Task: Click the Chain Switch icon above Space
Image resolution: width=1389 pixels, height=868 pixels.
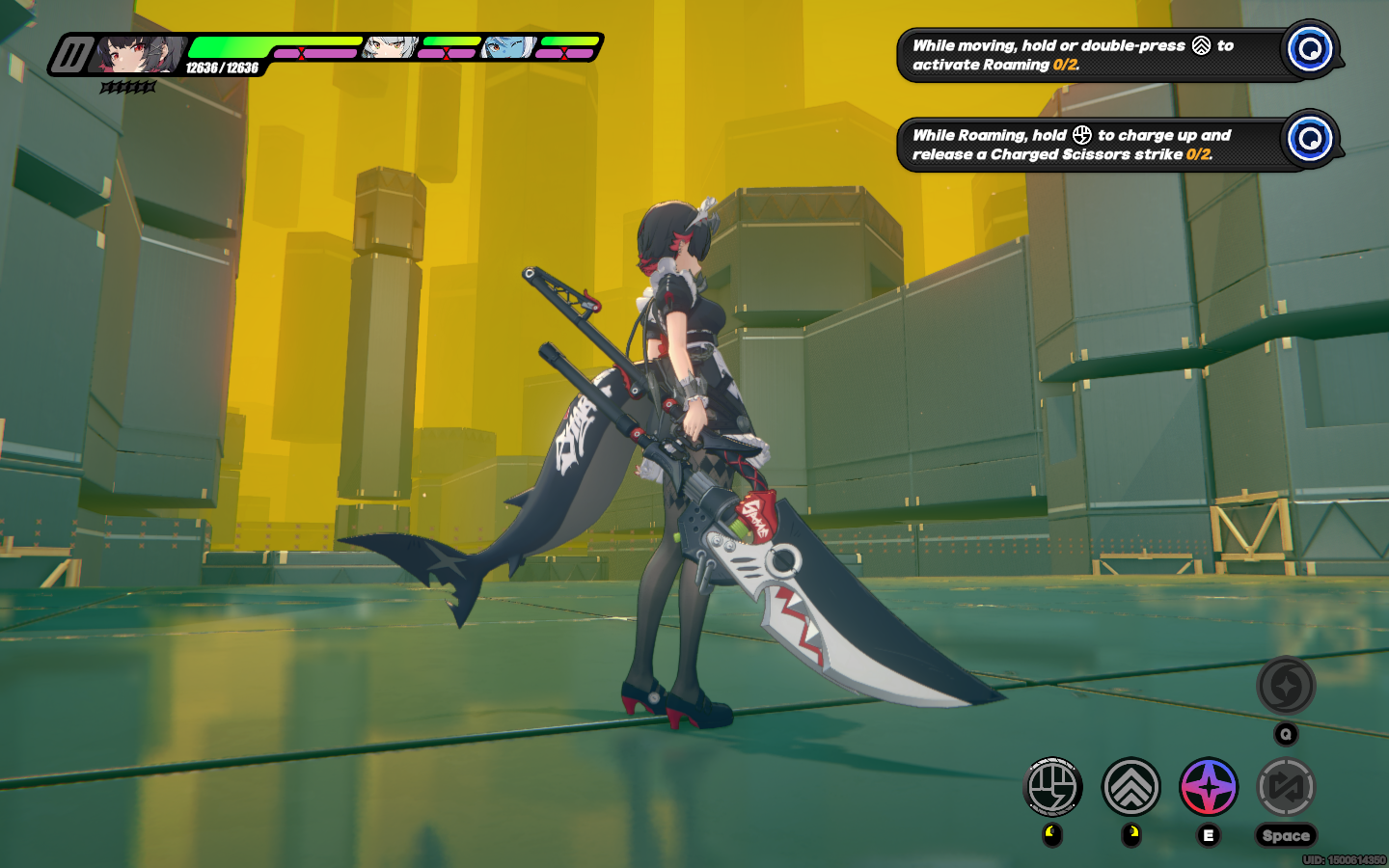Action: click(1287, 787)
